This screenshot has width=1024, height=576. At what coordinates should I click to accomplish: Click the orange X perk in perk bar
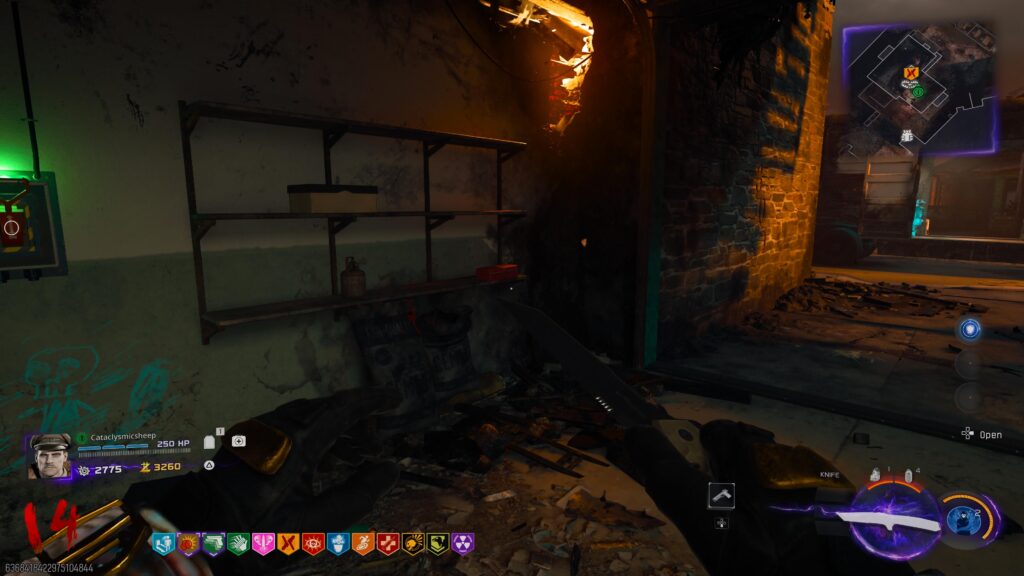click(x=288, y=543)
